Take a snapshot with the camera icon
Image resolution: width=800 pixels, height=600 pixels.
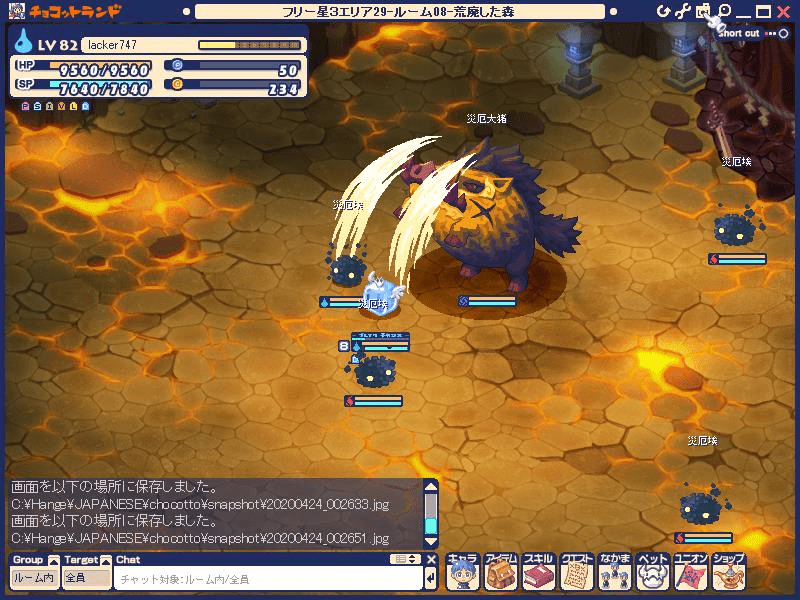pyautogui.click(x=703, y=12)
